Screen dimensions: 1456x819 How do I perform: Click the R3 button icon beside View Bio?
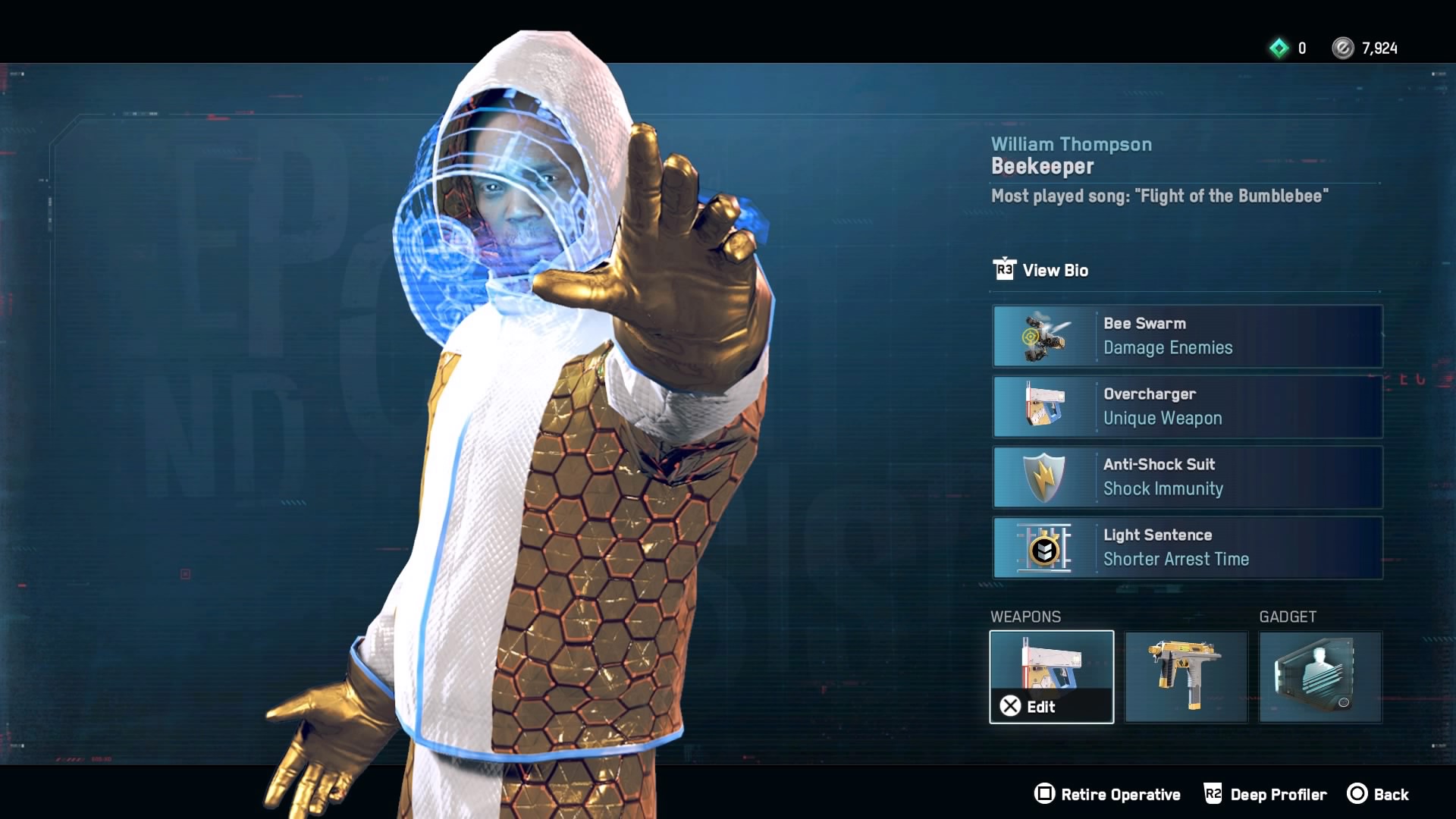click(x=1004, y=270)
